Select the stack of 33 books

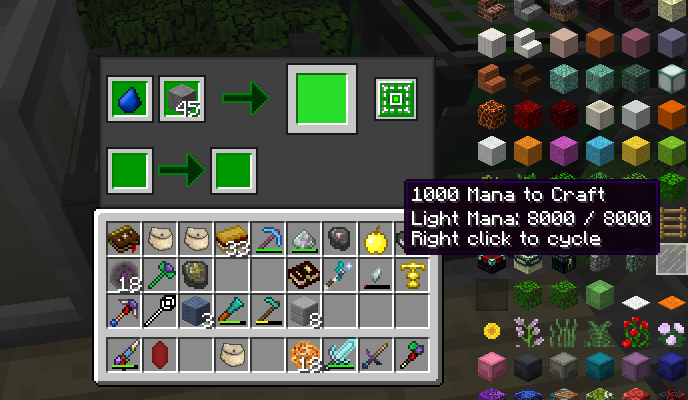pyautogui.click(x=231, y=239)
